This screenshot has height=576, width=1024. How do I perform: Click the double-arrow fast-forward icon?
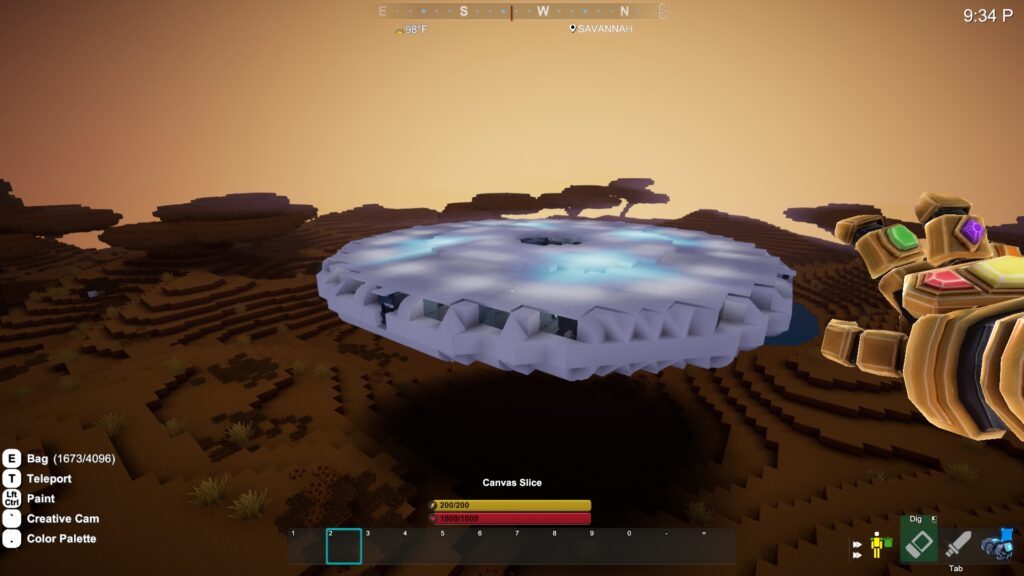point(857,550)
